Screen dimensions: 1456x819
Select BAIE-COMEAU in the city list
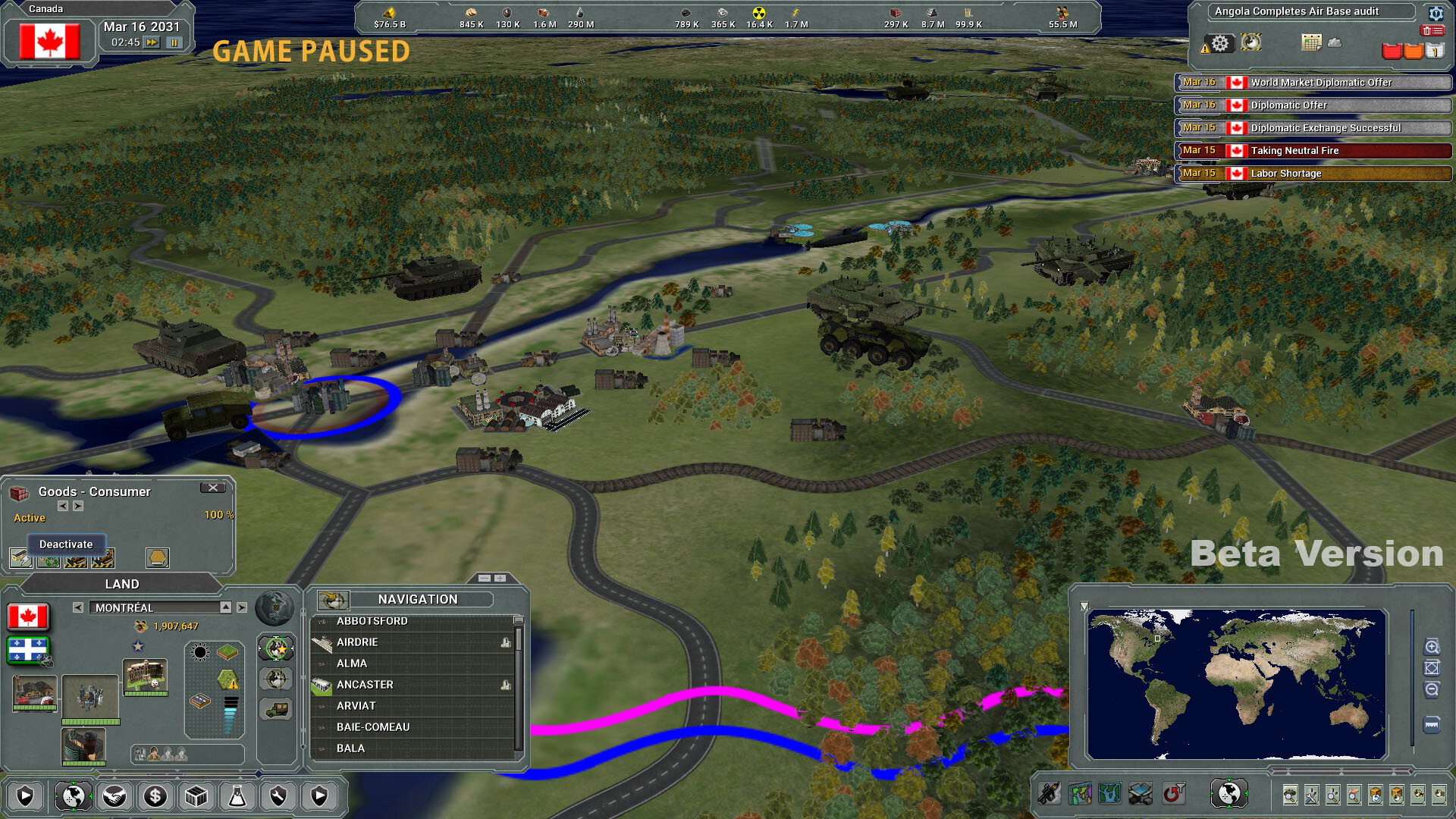click(x=373, y=726)
